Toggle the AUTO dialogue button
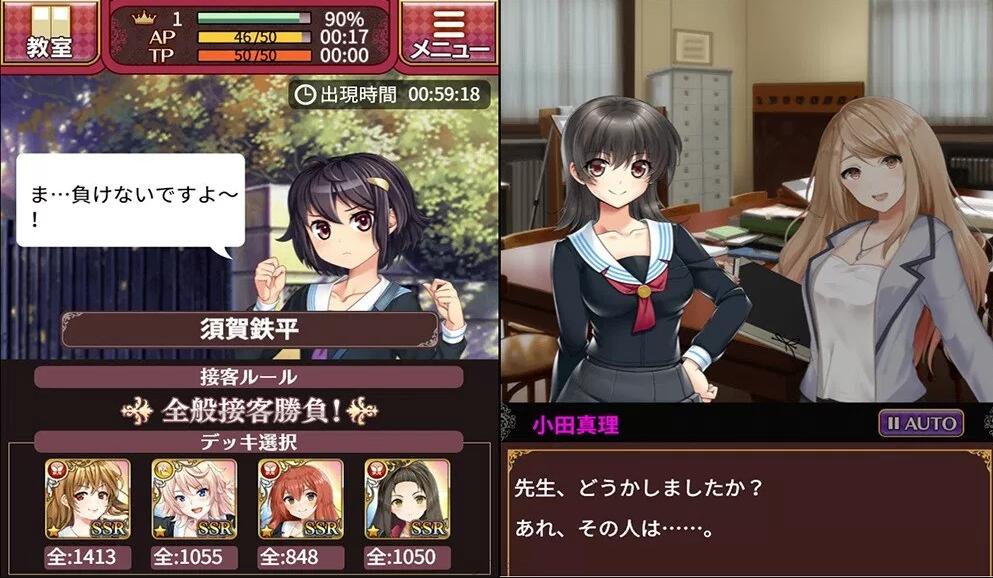 pyautogui.click(x=921, y=423)
